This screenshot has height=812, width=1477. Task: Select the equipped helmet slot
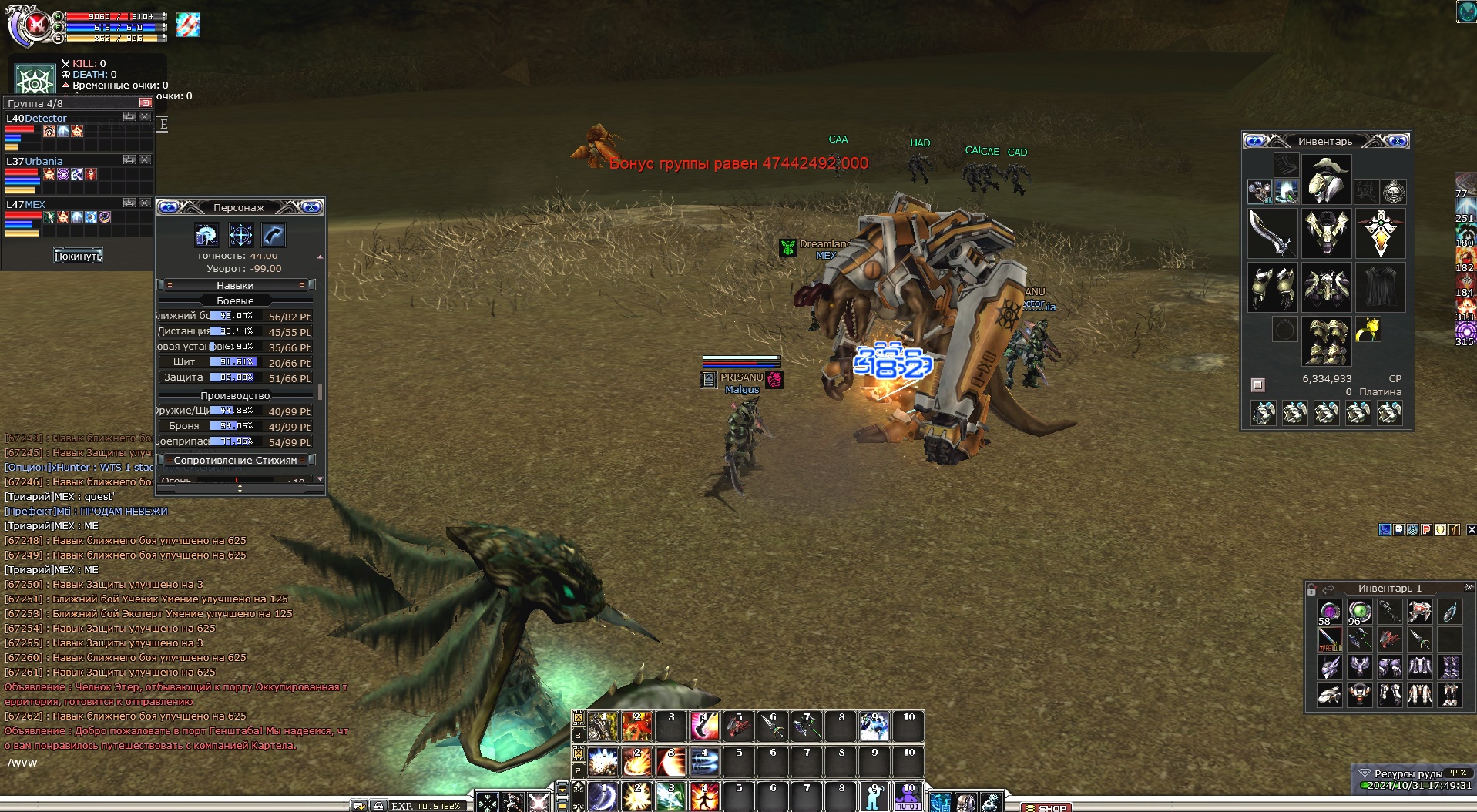[x=1326, y=179]
